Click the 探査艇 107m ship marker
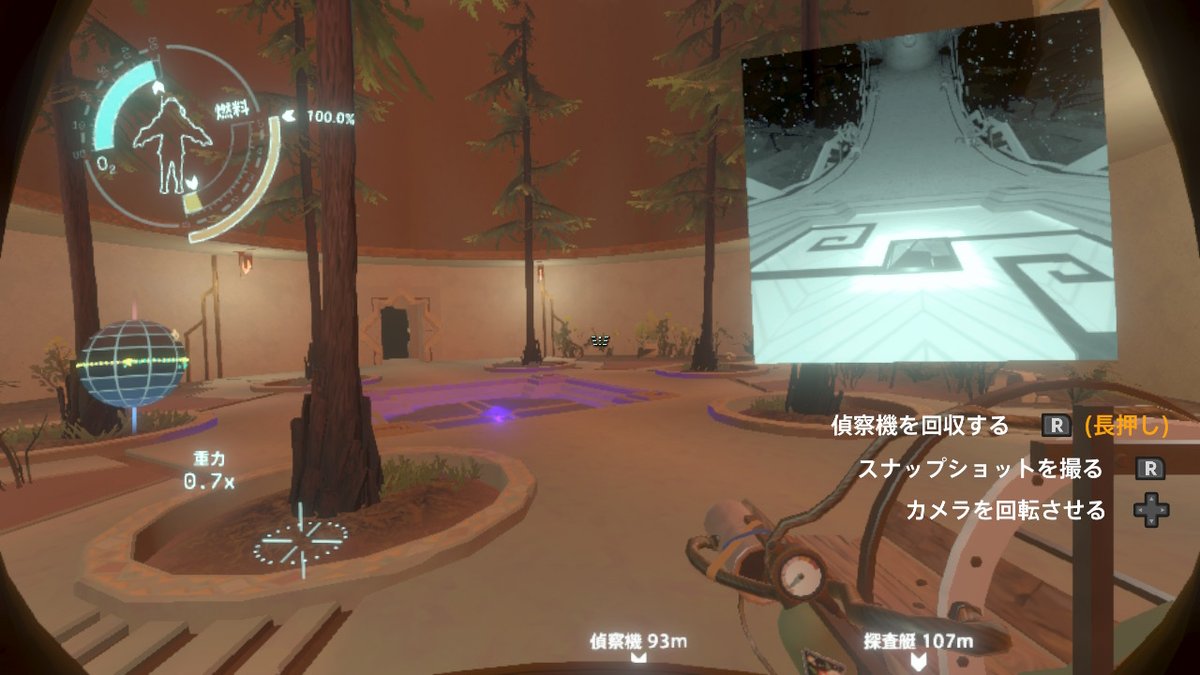Image resolution: width=1200 pixels, height=675 pixels. tap(917, 643)
